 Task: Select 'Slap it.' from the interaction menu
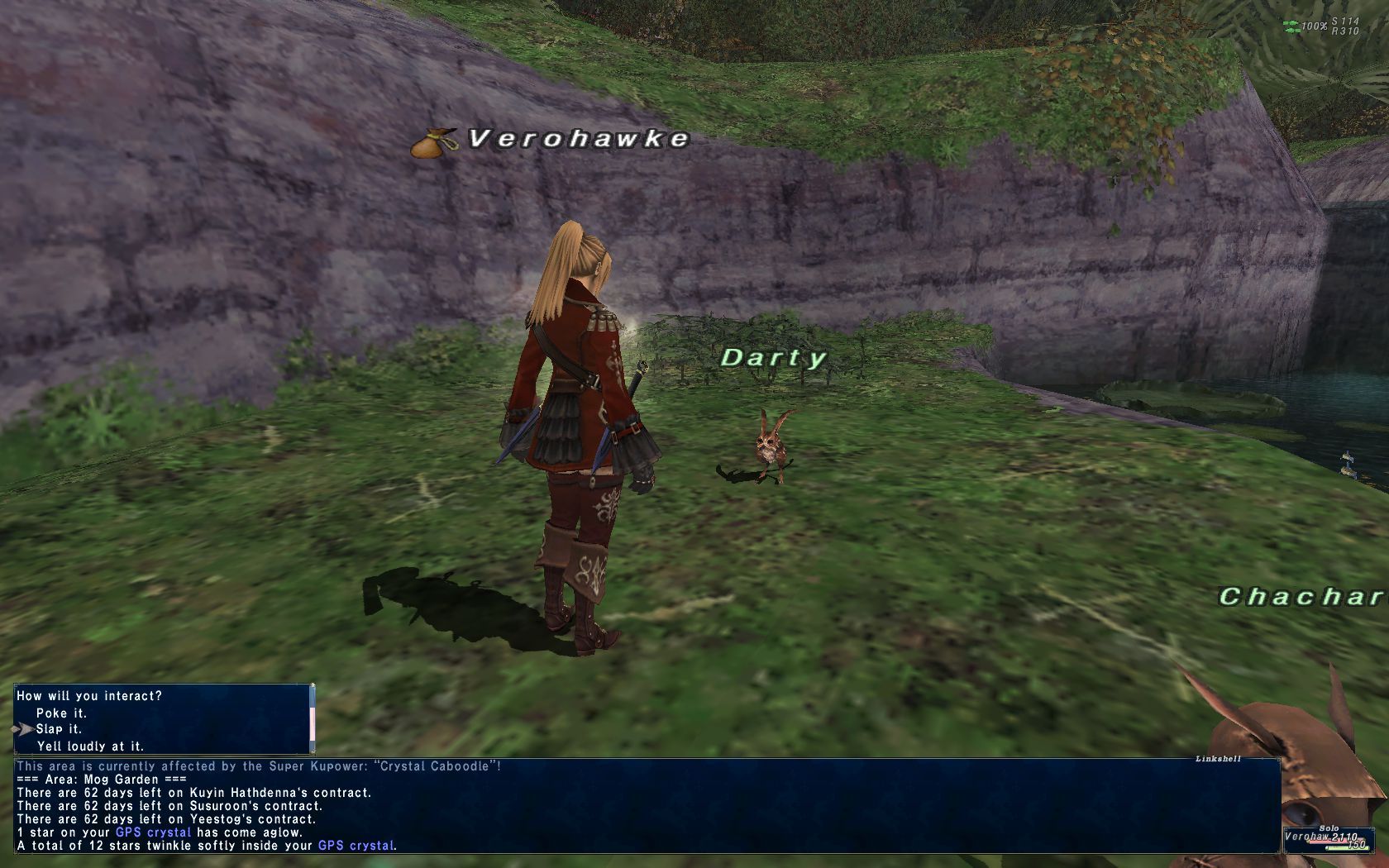[59, 729]
